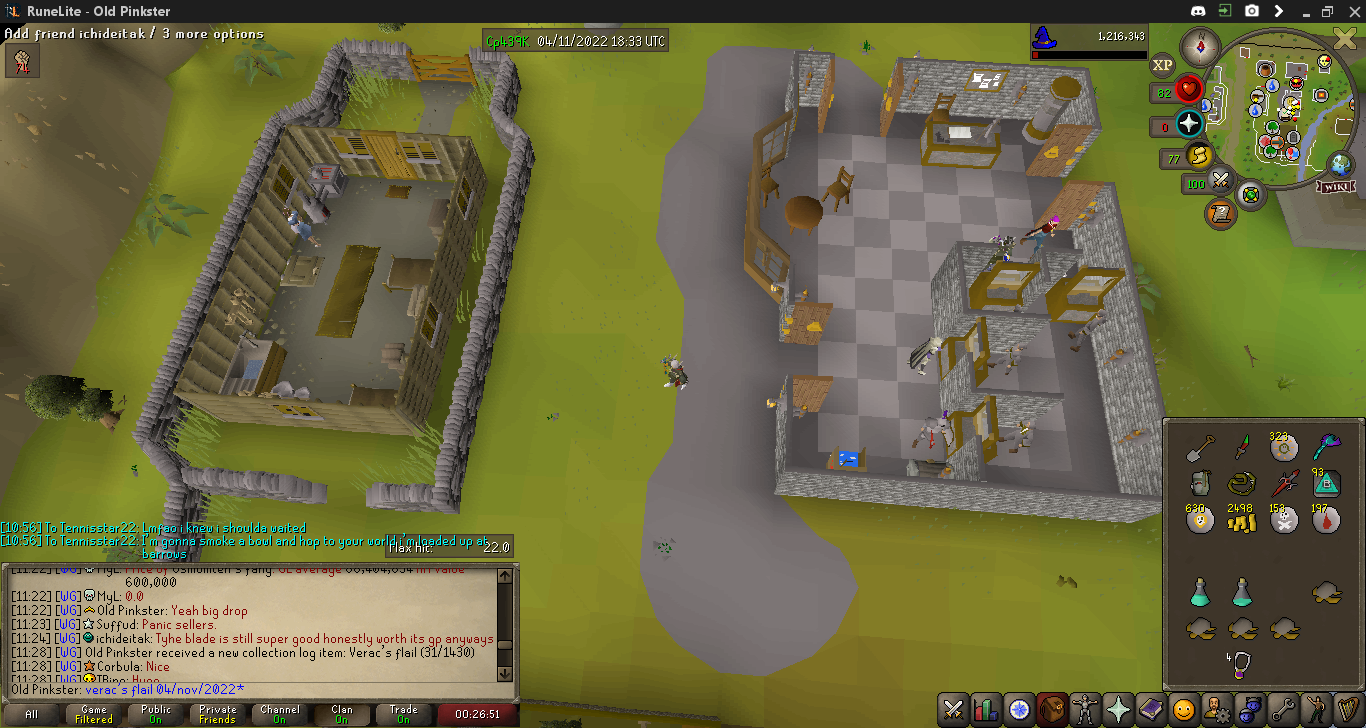Screen dimensions: 1366x728
Task: Open the world map globe icon
Action: tap(1340, 163)
